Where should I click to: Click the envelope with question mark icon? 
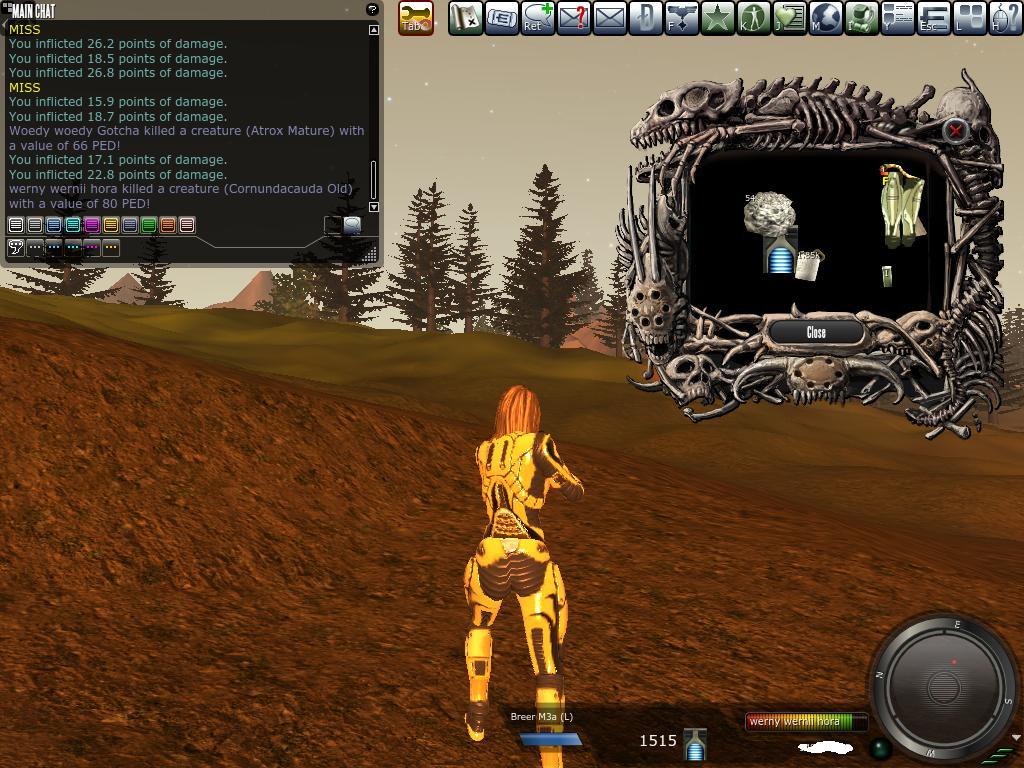point(573,17)
